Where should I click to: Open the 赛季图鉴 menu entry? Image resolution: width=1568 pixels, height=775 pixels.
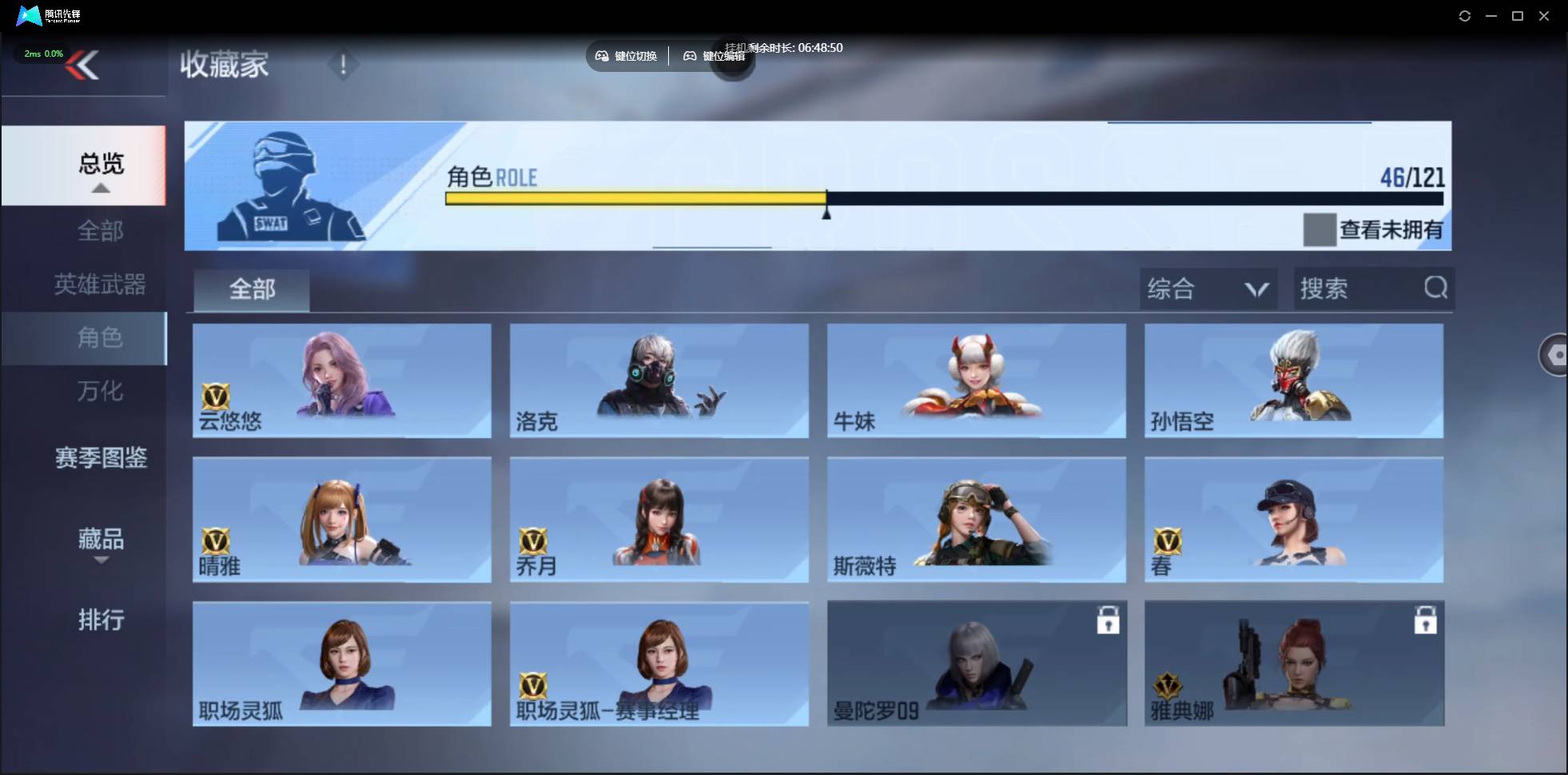click(101, 458)
